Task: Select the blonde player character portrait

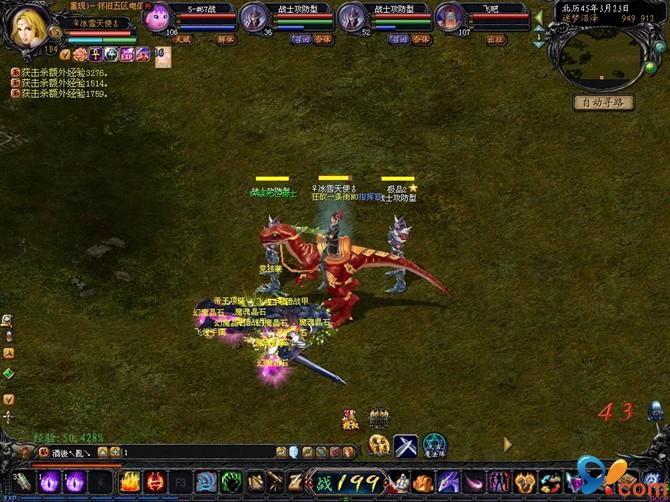Action: click(29, 25)
